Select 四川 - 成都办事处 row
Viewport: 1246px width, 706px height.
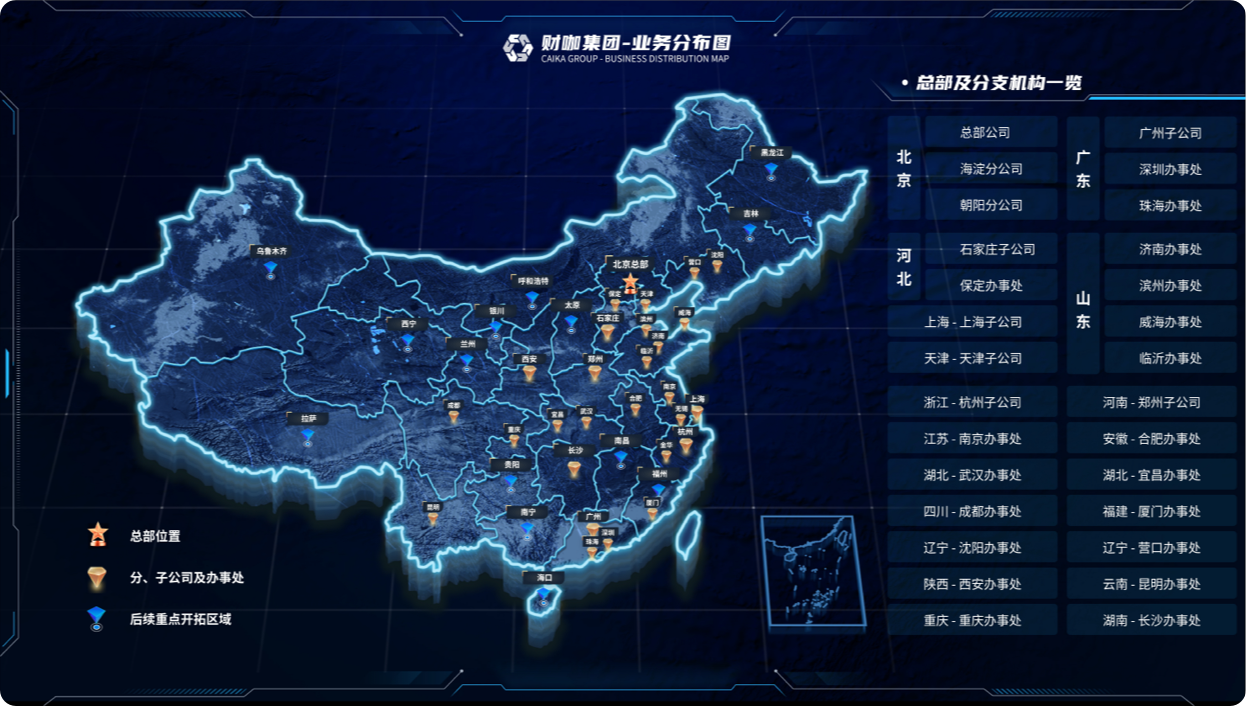pyautogui.click(x=973, y=511)
